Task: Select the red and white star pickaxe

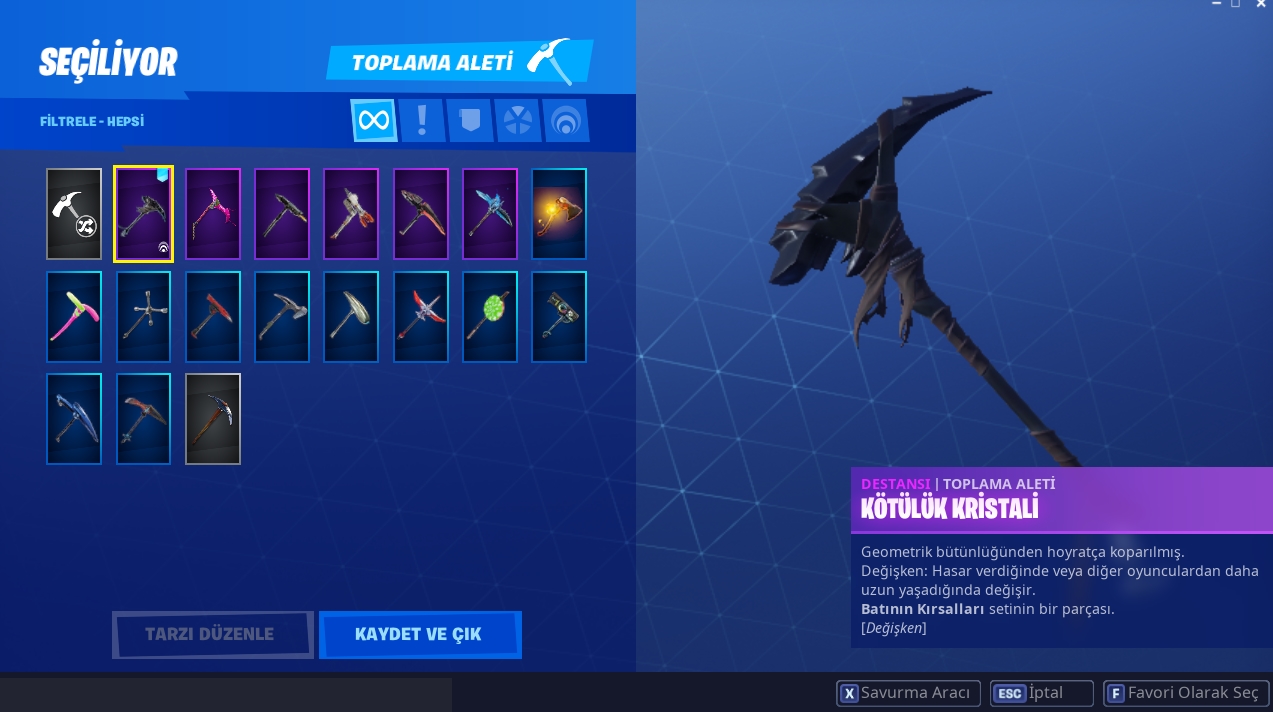Action: click(421, 317)
